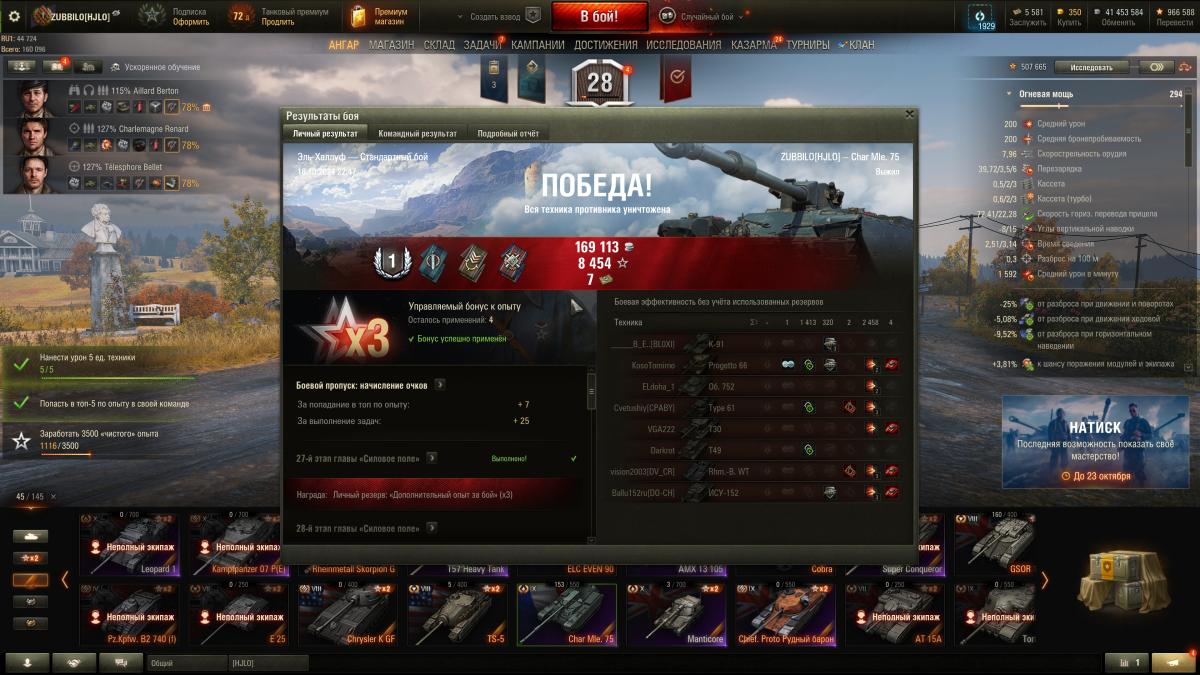Open the ИССЛЕДОВАНИЯ tech tree
This screenshot has width=1200, height=675.
click(683, 45)
